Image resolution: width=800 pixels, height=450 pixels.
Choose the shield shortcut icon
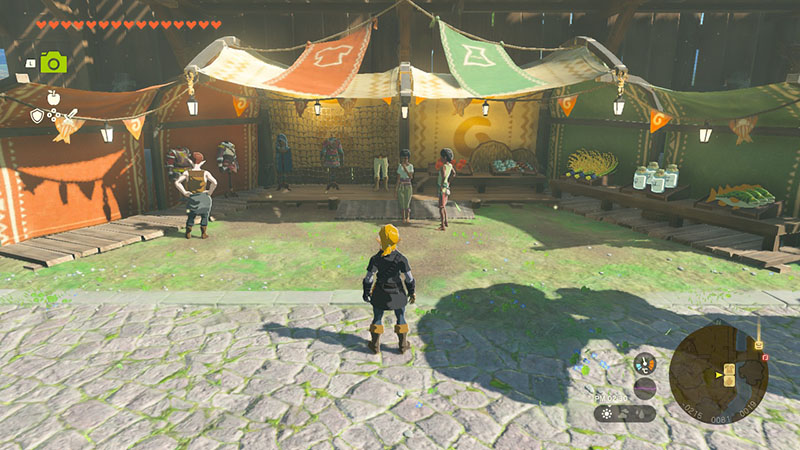(37, 116)
